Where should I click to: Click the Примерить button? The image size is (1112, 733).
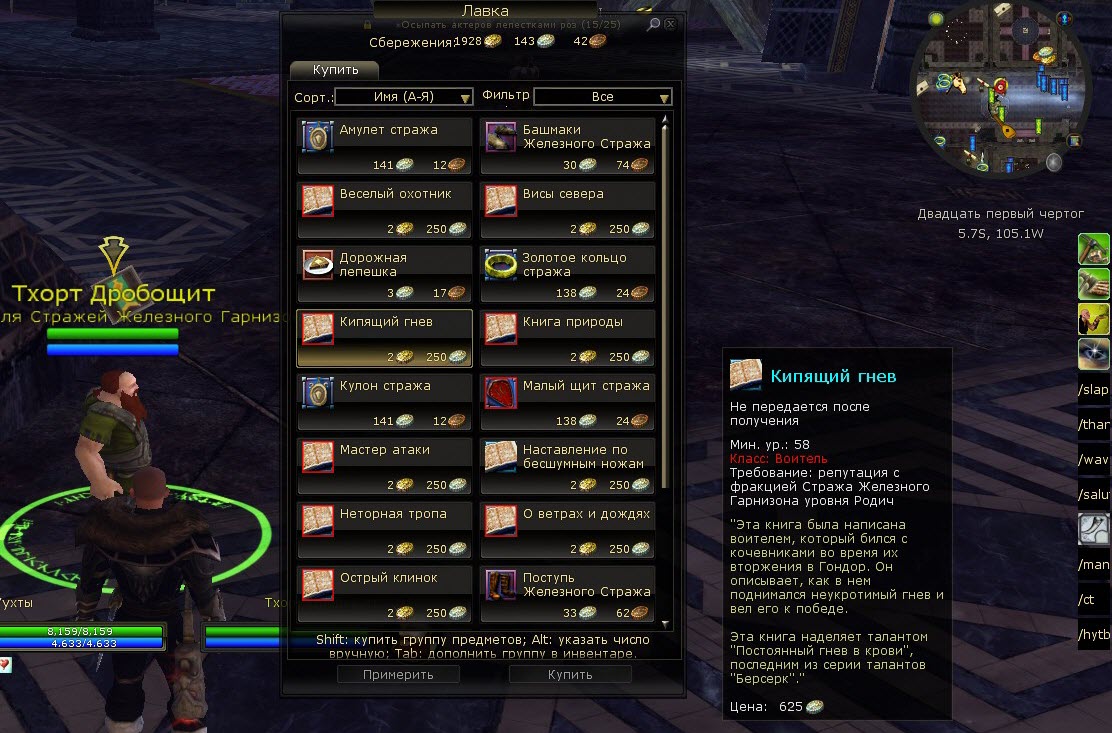(398, 674)
